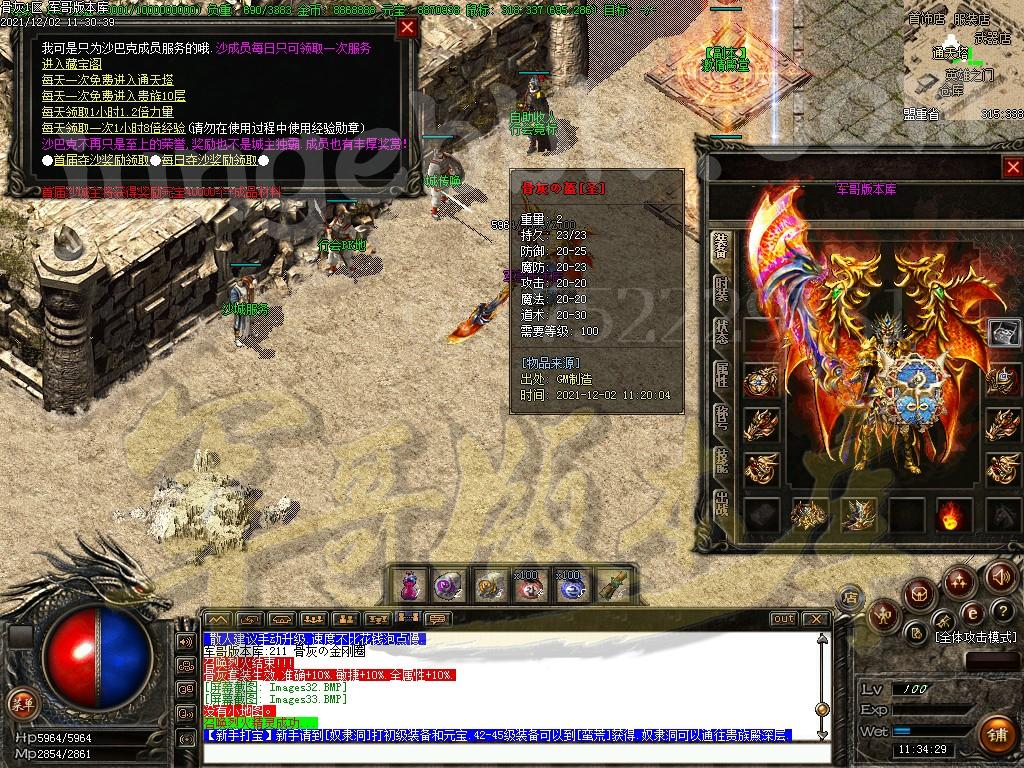Switch to the 时装 tab
The image size is (1024, 768).
pos(721,292)
